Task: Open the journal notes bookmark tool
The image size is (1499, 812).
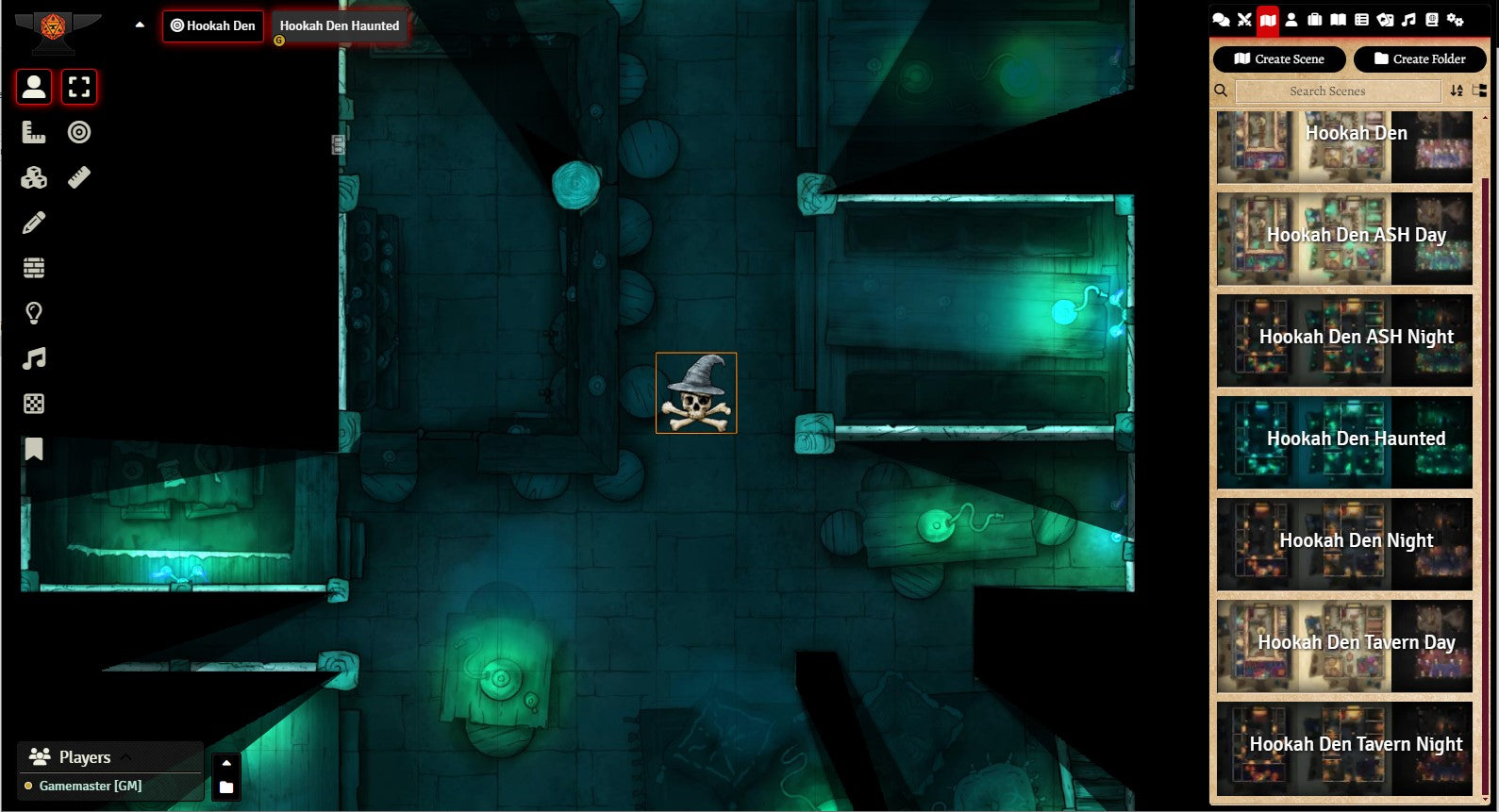Action: pos(34,449)
